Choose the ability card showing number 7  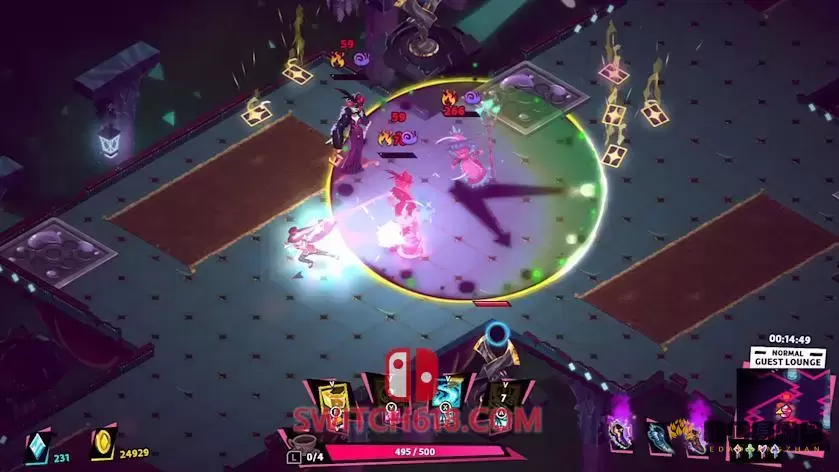coord(502,395)
